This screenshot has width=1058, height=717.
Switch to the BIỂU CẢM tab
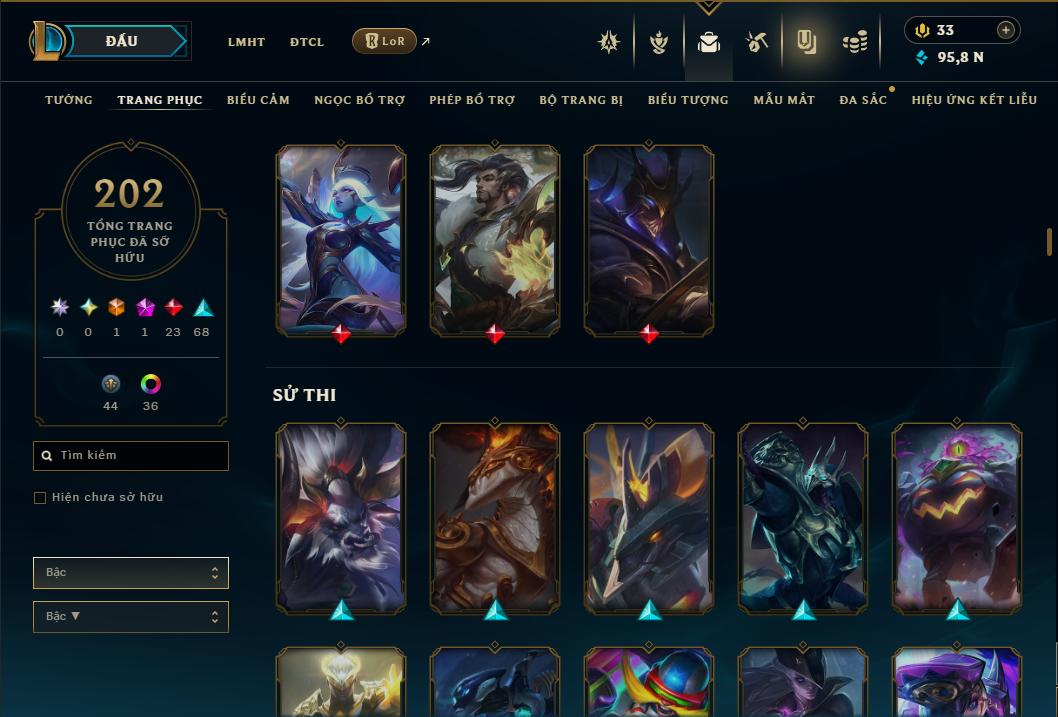258,100
